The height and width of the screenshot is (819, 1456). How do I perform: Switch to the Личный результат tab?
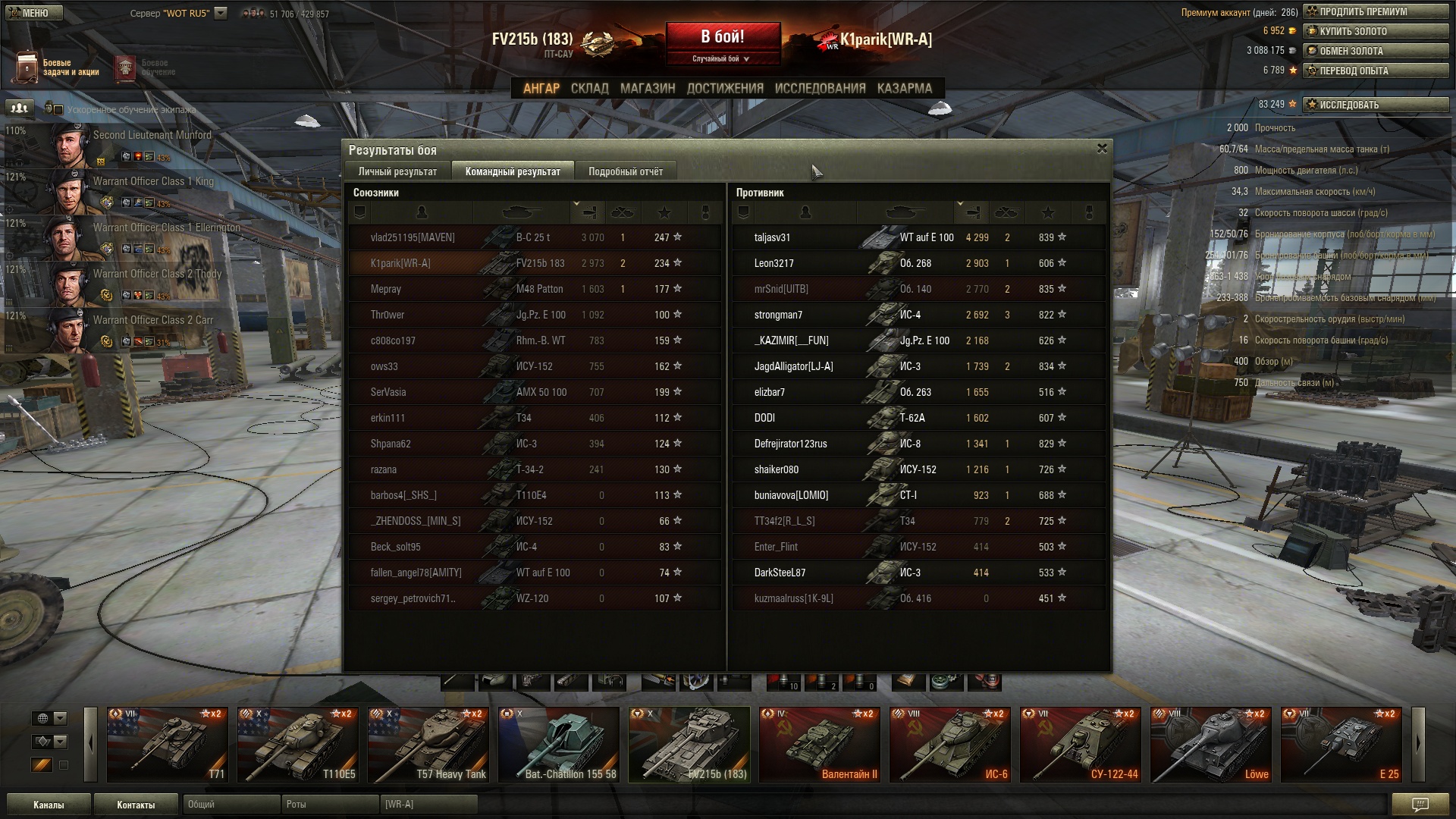[398, 171]
